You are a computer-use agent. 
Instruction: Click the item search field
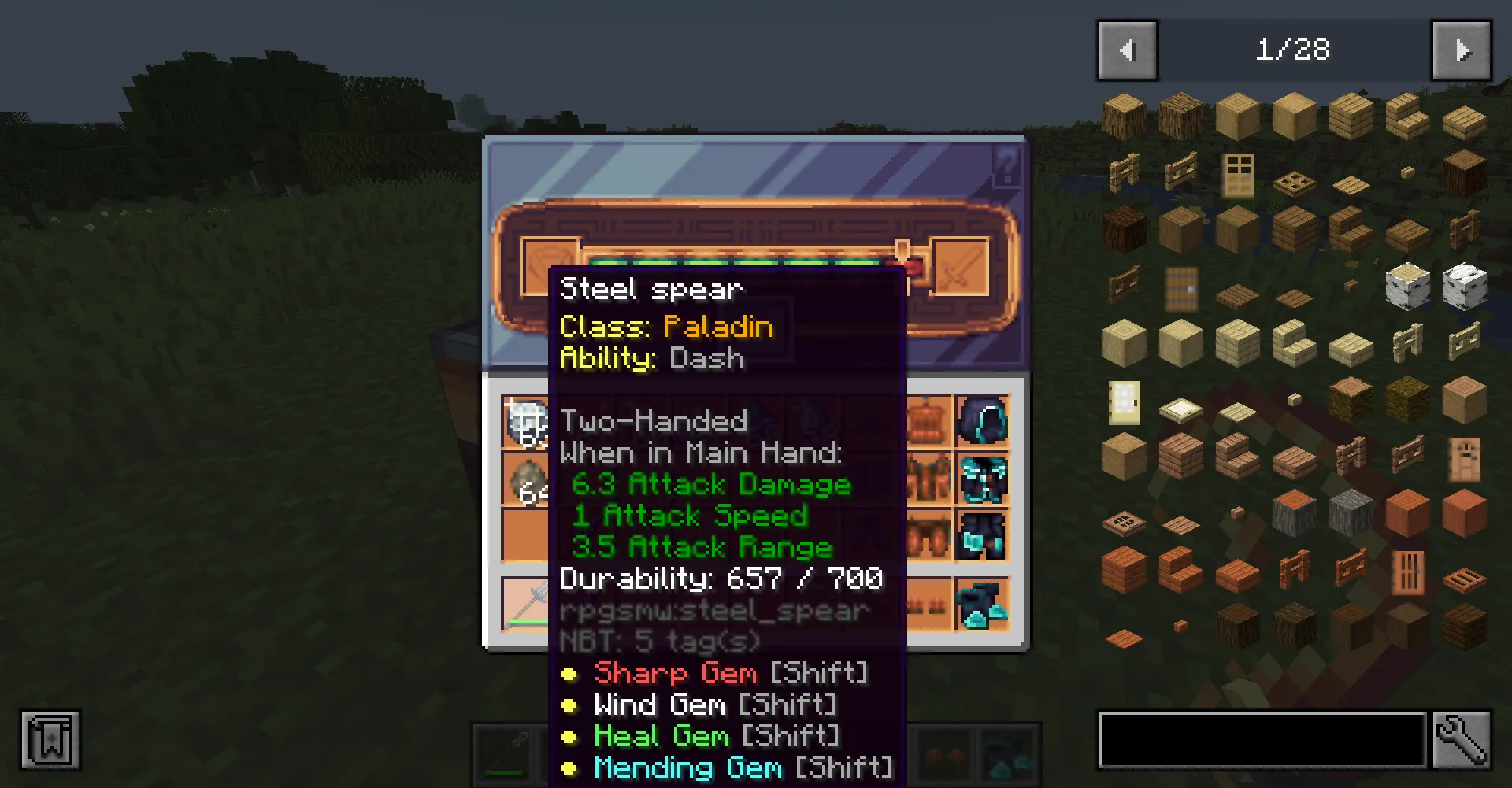point(1260,740)
